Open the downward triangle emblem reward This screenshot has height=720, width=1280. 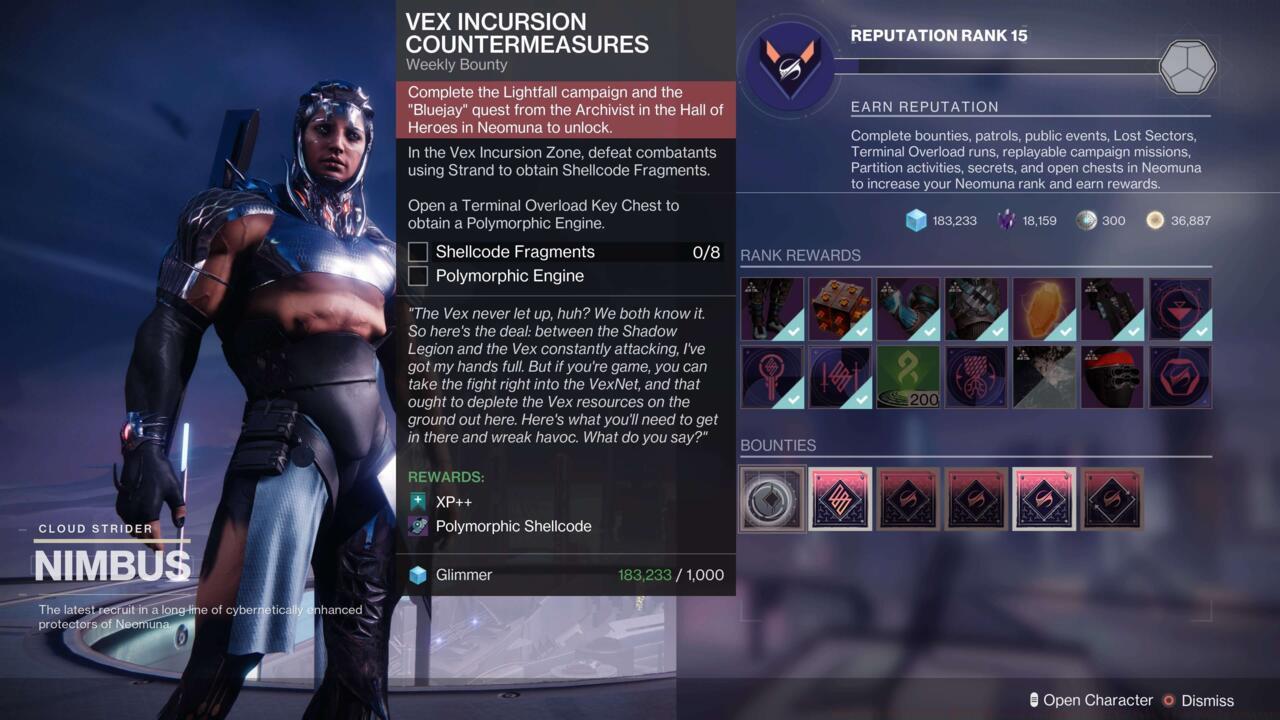(1180, 309)
